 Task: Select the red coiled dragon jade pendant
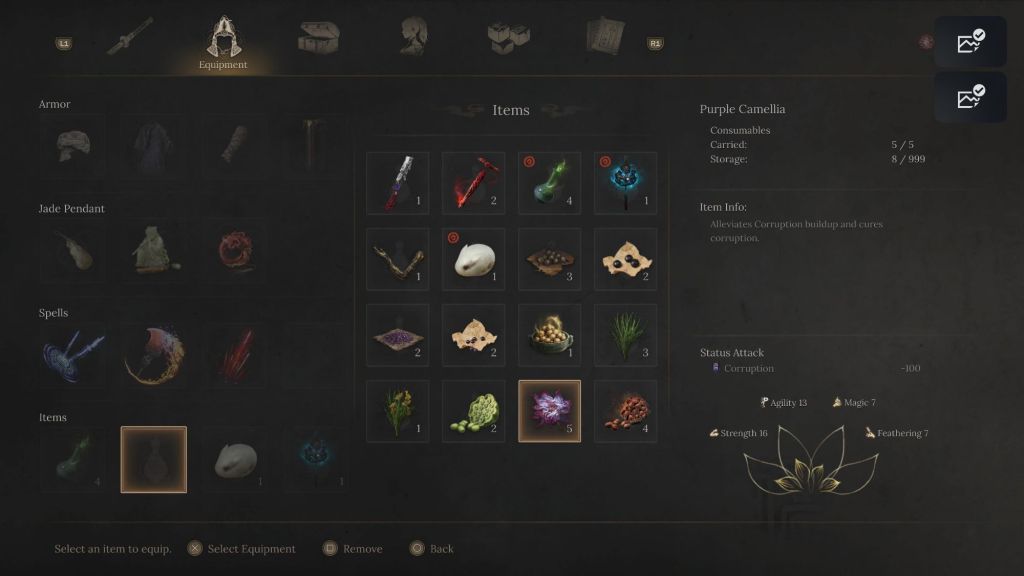click(x=236, y=251)
